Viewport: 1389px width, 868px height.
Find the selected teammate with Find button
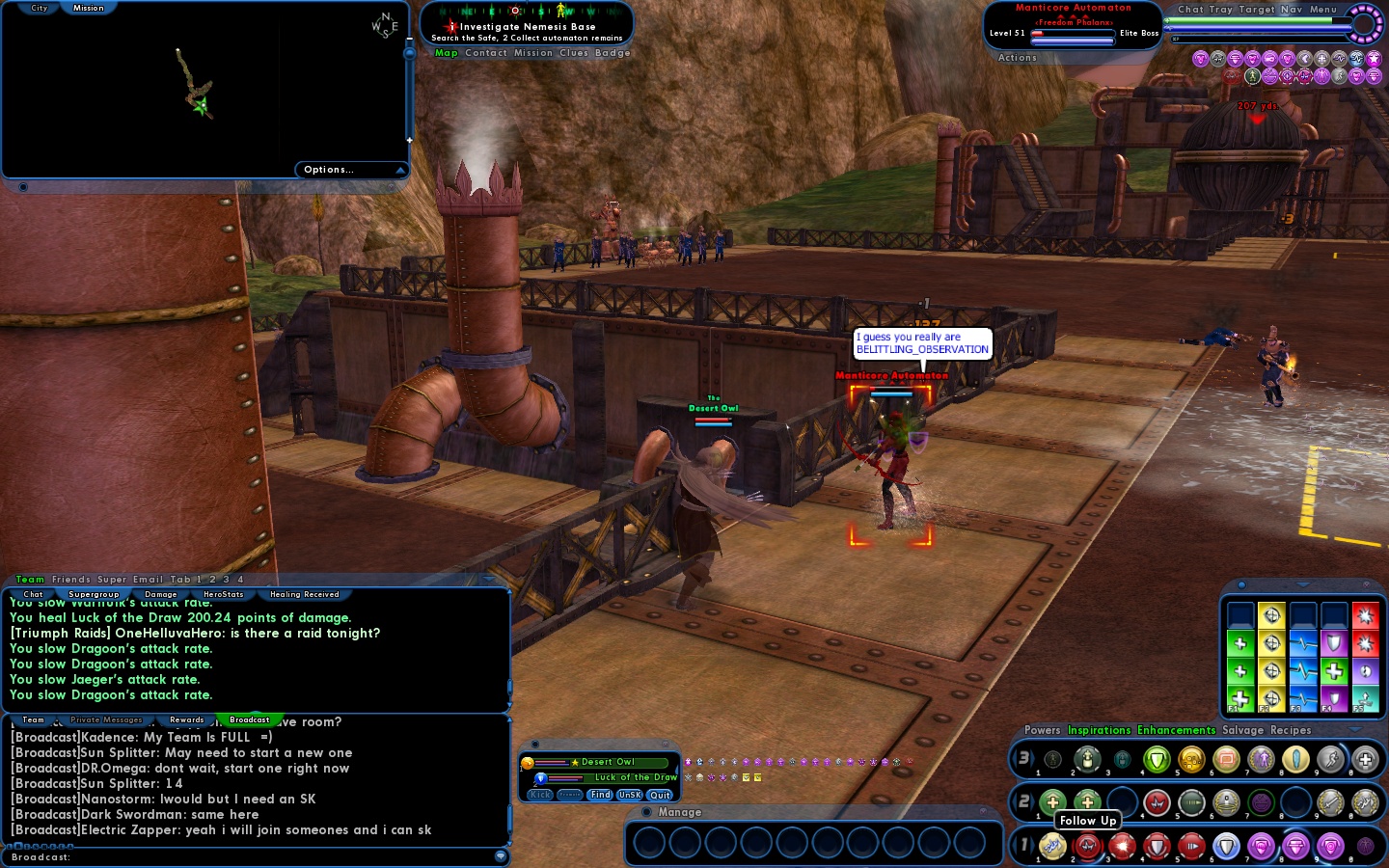coord(600,795)
